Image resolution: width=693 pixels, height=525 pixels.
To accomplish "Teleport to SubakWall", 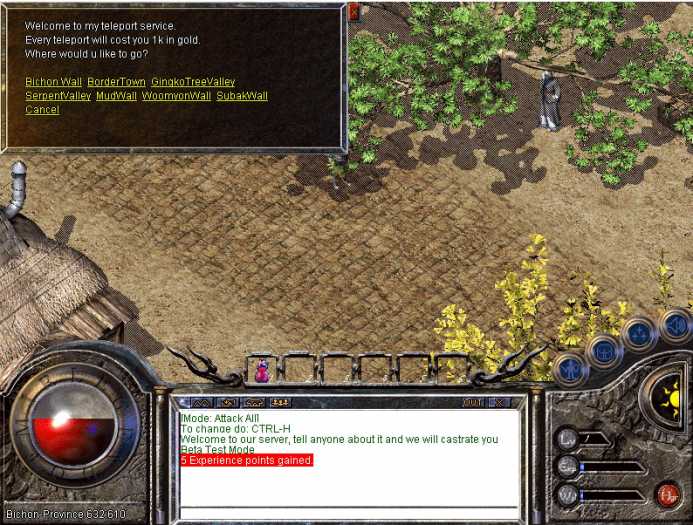I will 242,96.
